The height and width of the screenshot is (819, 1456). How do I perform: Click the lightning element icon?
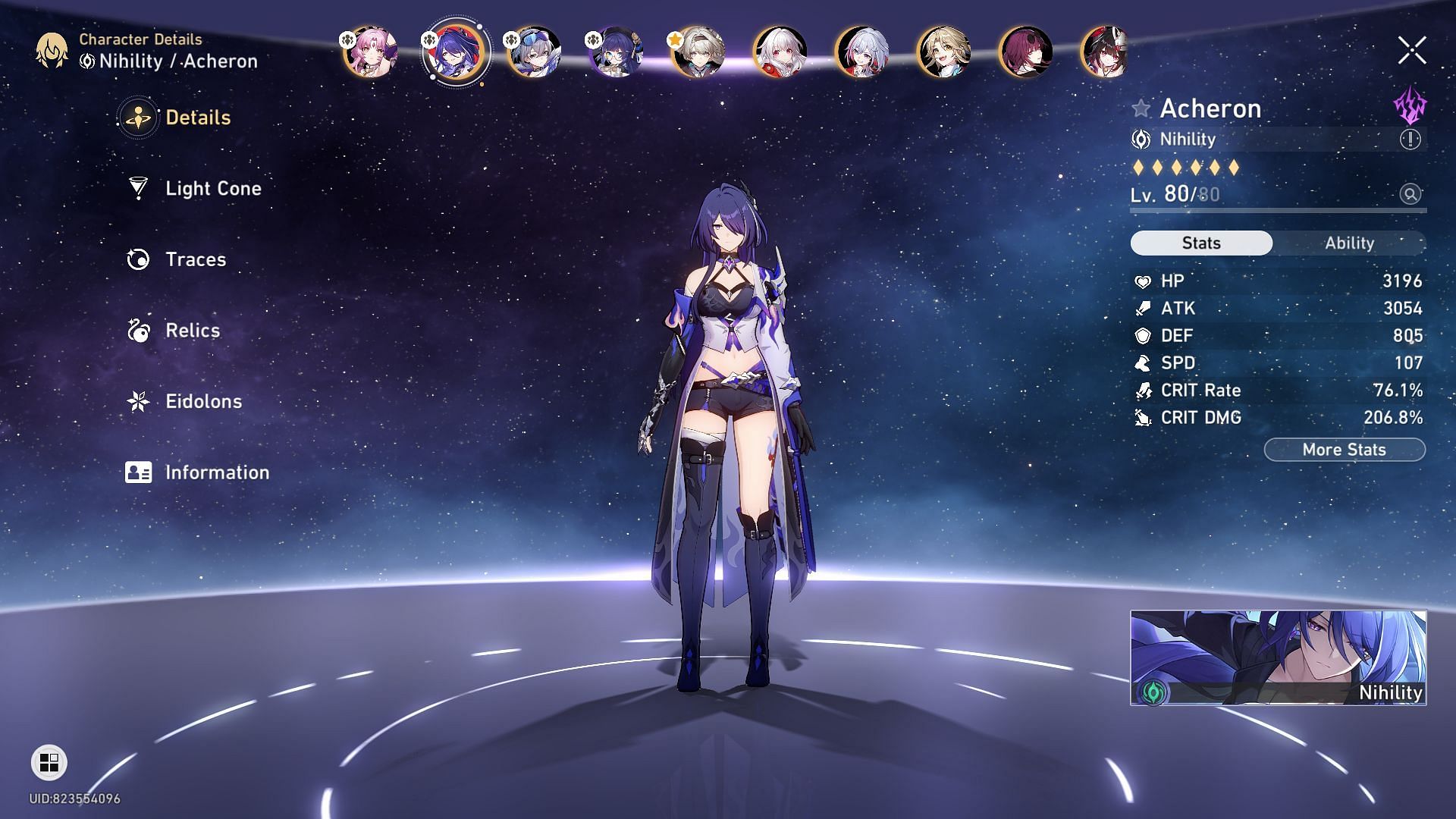pos(1410,106)
